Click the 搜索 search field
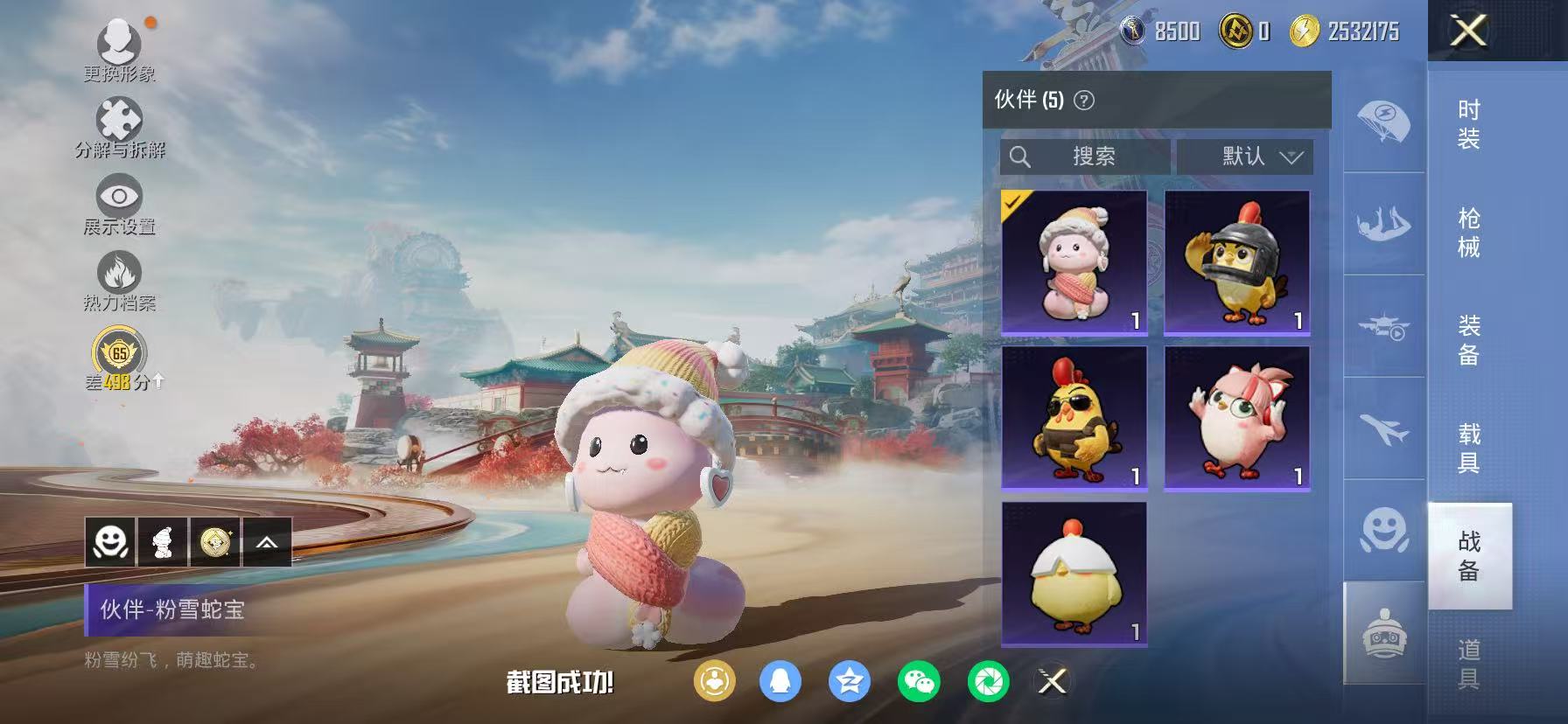Screen dimensions: 1568x724 click(x=1085, y=157)
